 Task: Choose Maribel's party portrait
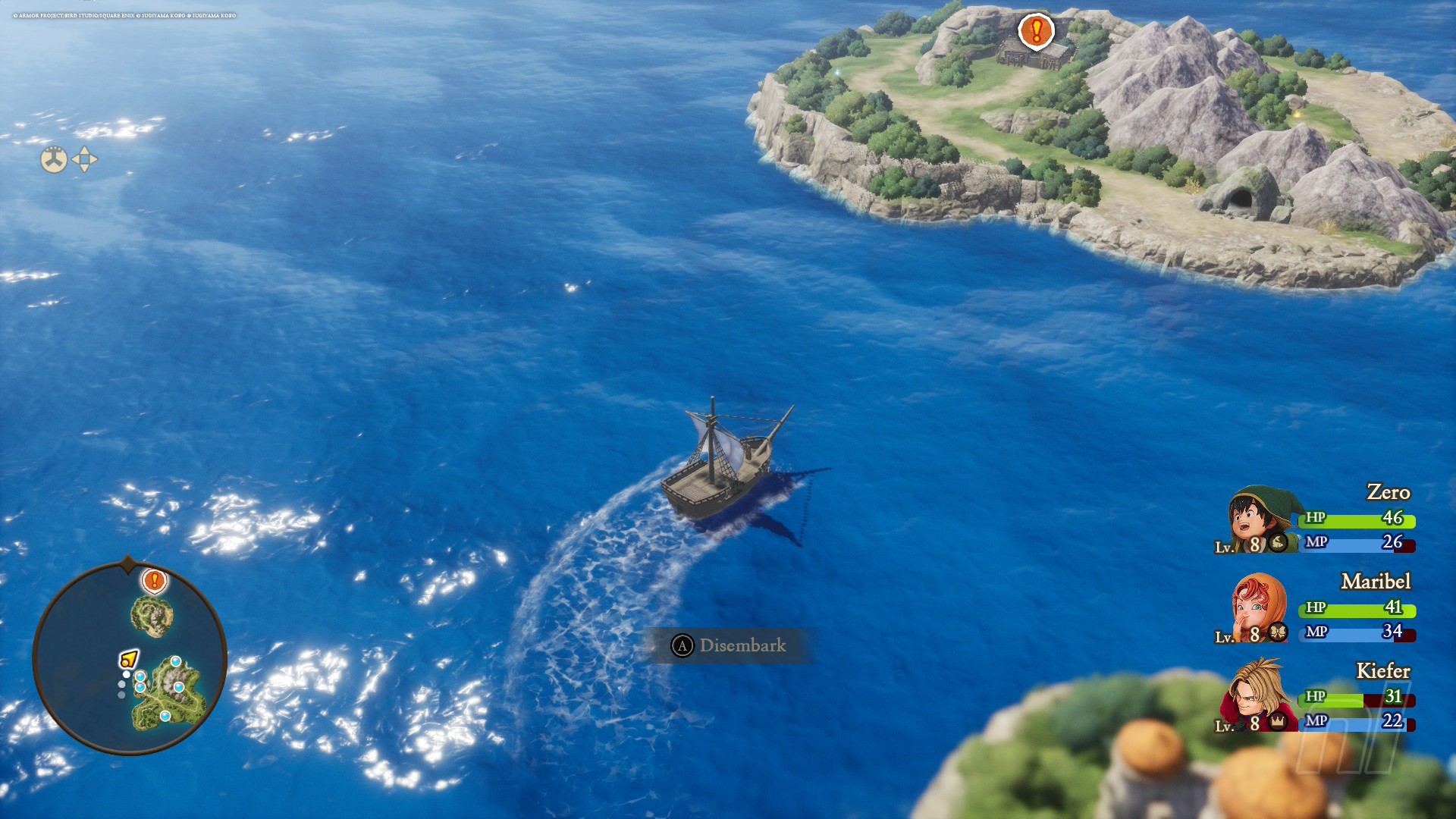coord(1258,608)
